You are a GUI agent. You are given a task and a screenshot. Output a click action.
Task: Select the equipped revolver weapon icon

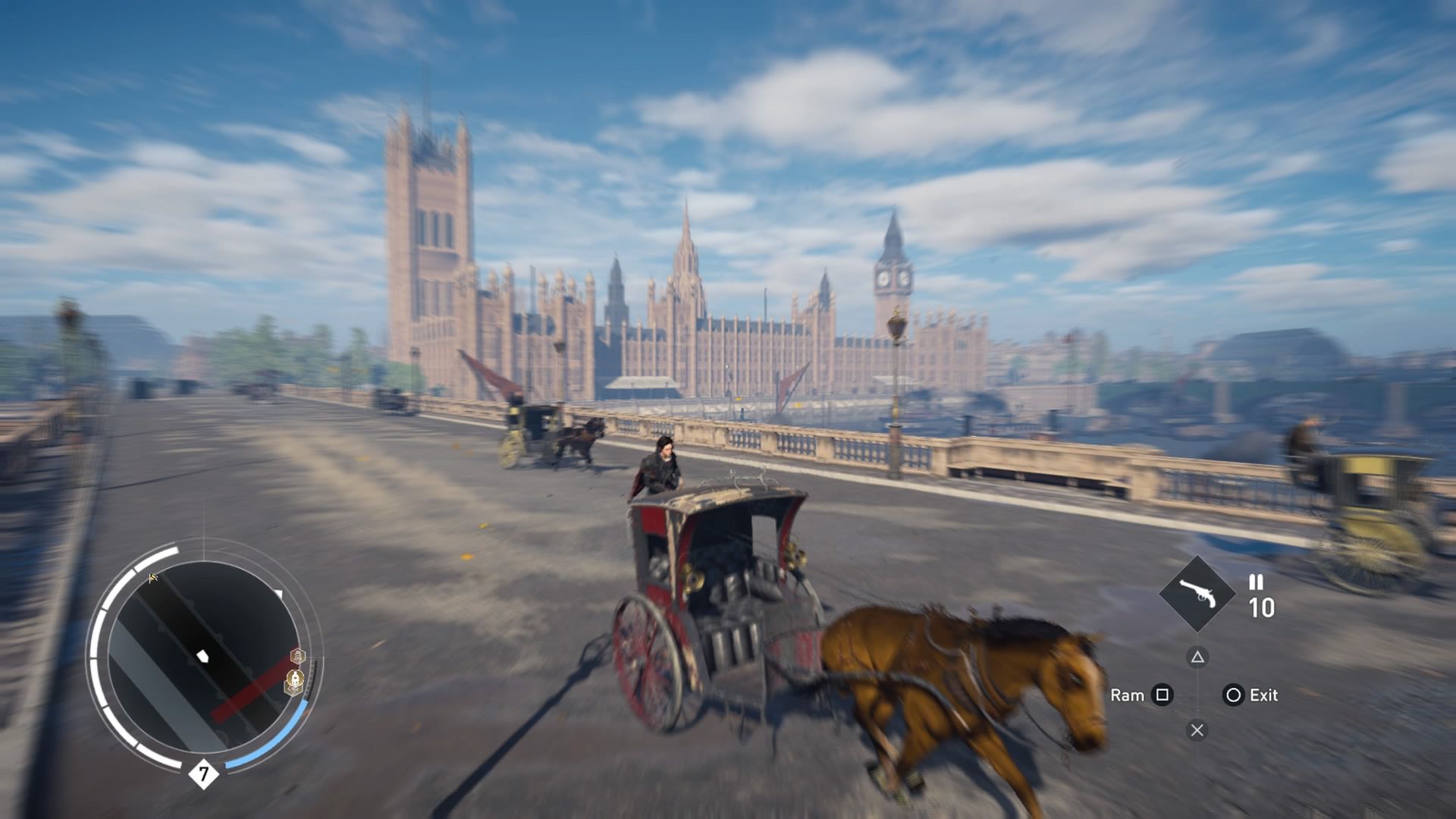(x=1197, y=594)
